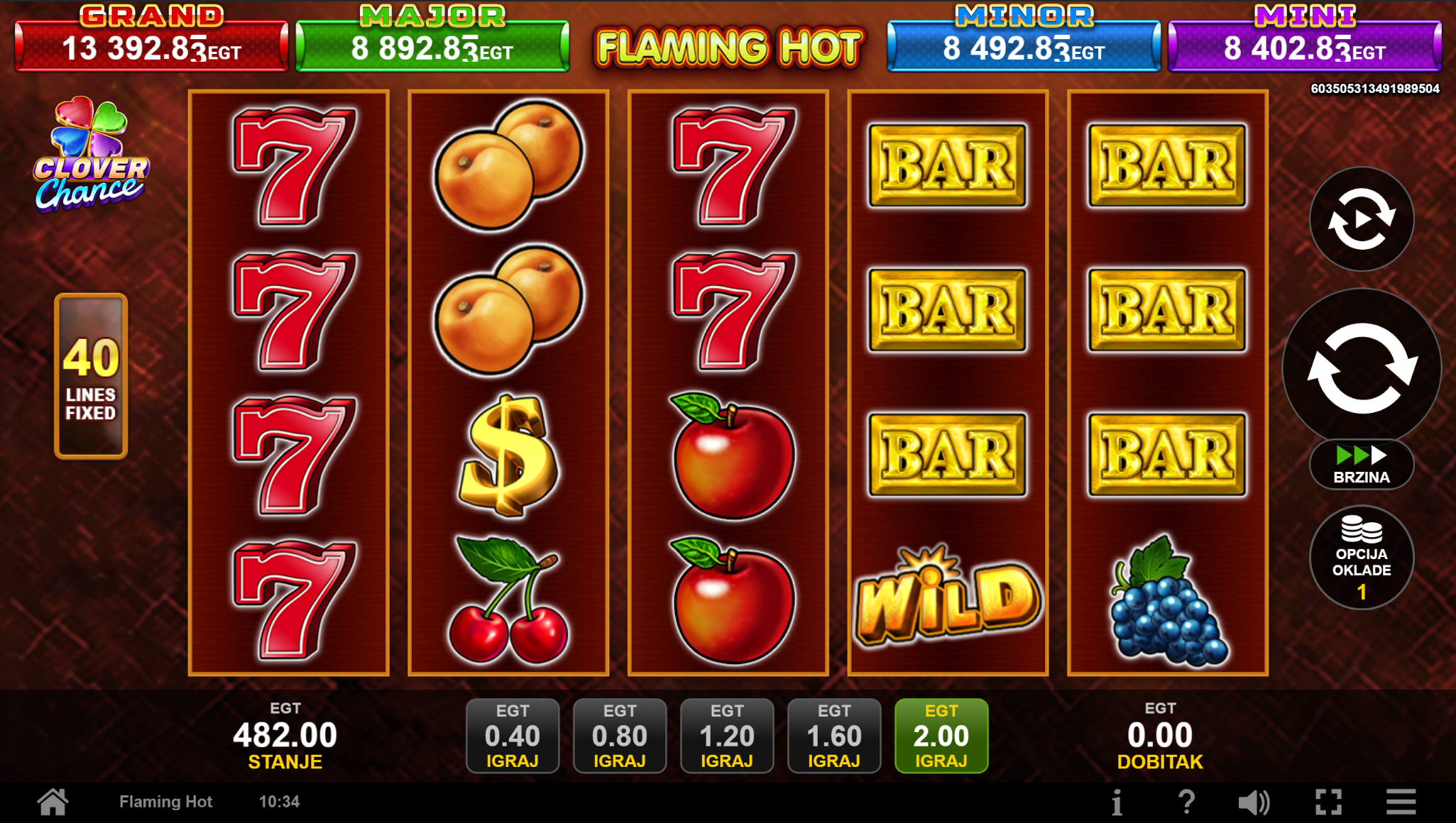Mute sound using the speaker icon
1456x823 pixels.
pos(1254,802)
